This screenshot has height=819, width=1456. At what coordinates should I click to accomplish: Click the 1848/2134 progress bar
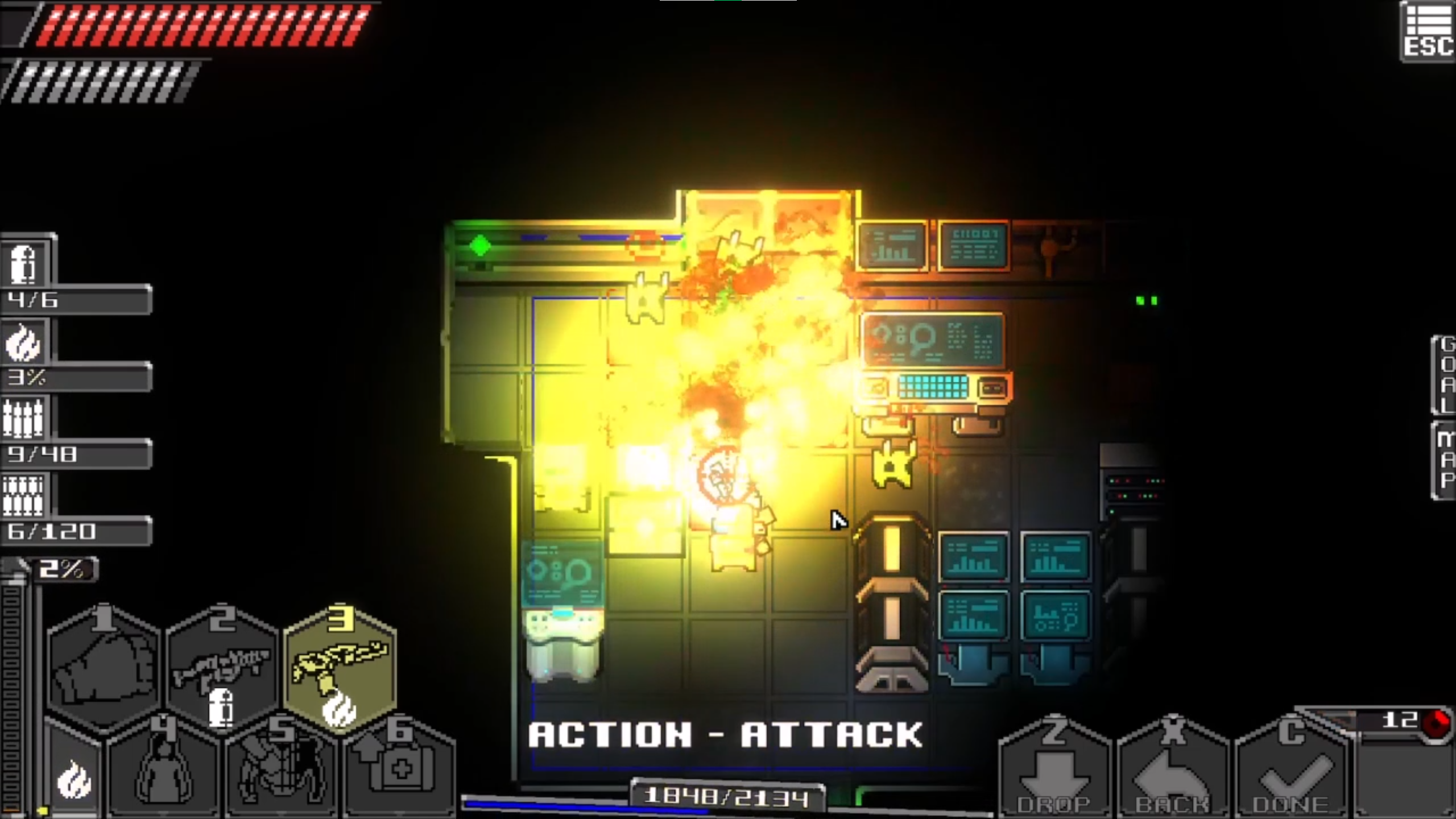(728, 795)
